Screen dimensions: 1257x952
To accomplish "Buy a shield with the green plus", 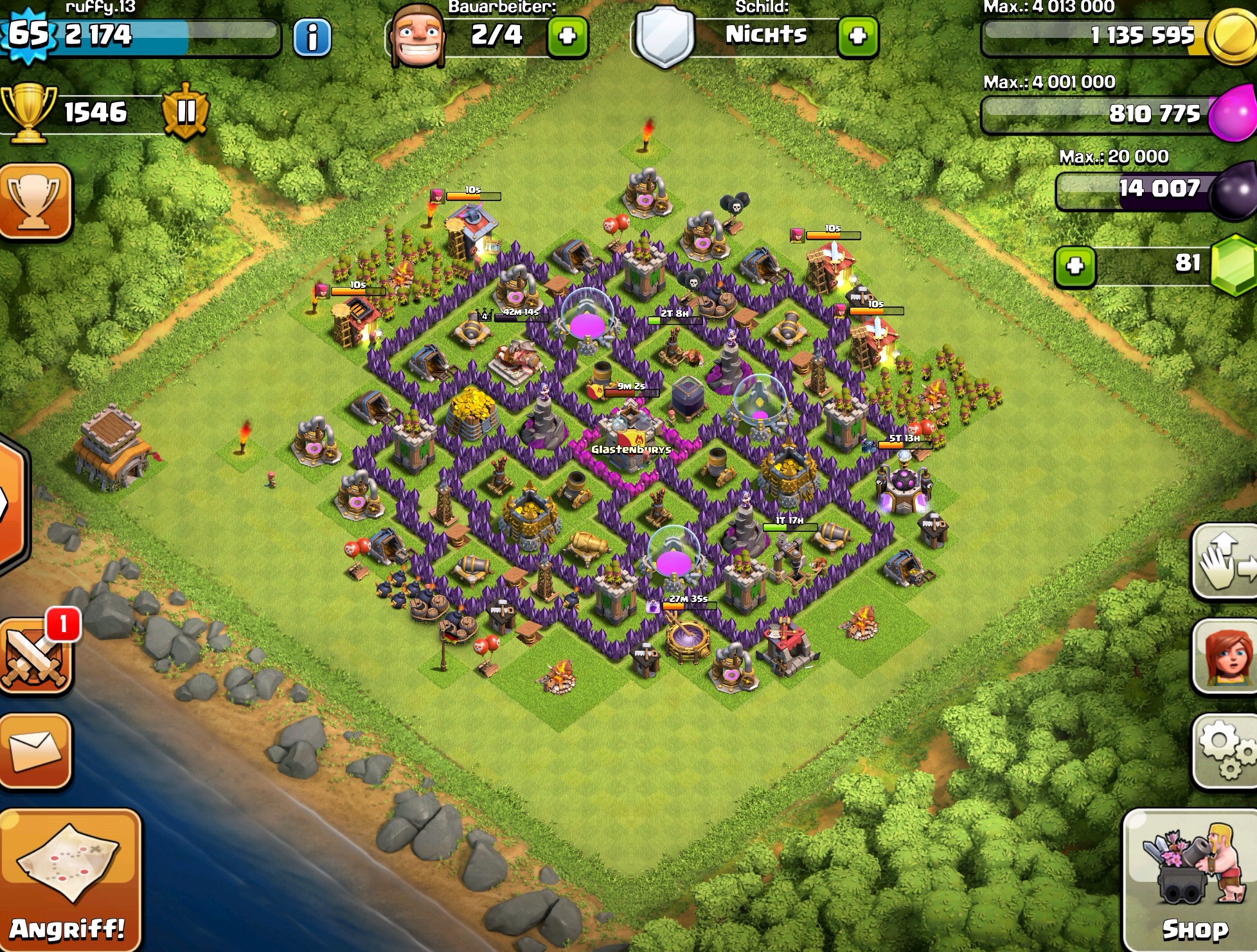I will tap(858, 37).
